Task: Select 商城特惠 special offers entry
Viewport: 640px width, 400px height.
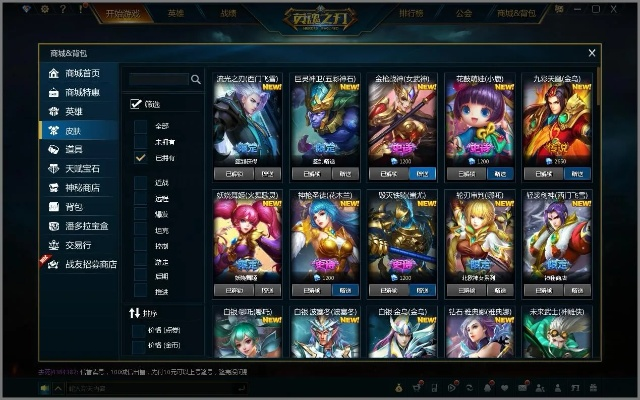Action: click(x=82, y=92)
